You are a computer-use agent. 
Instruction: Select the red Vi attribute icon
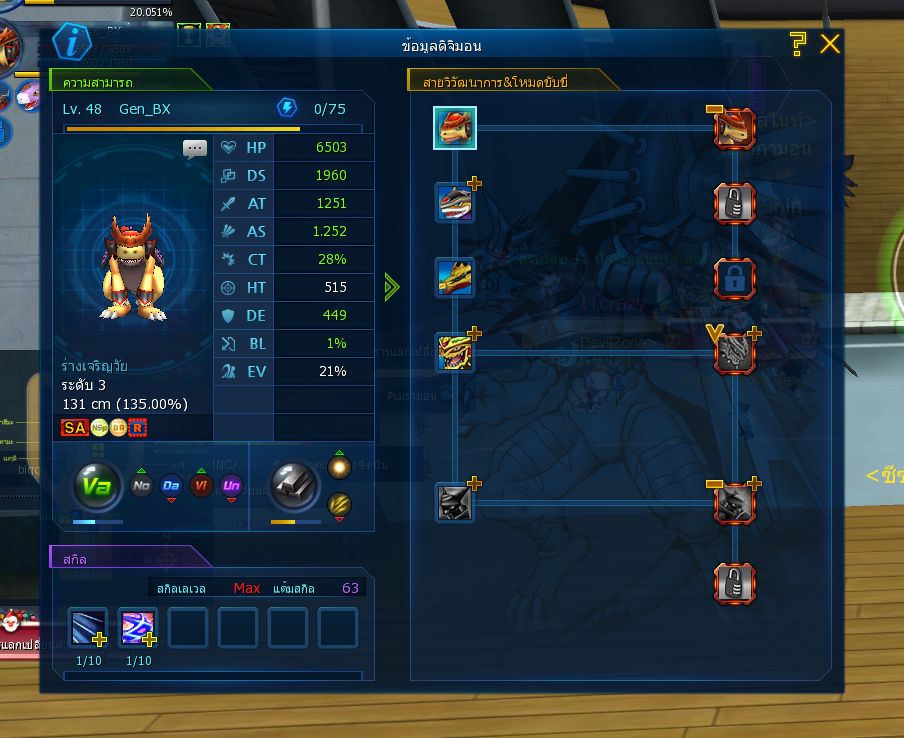(201, 486)
